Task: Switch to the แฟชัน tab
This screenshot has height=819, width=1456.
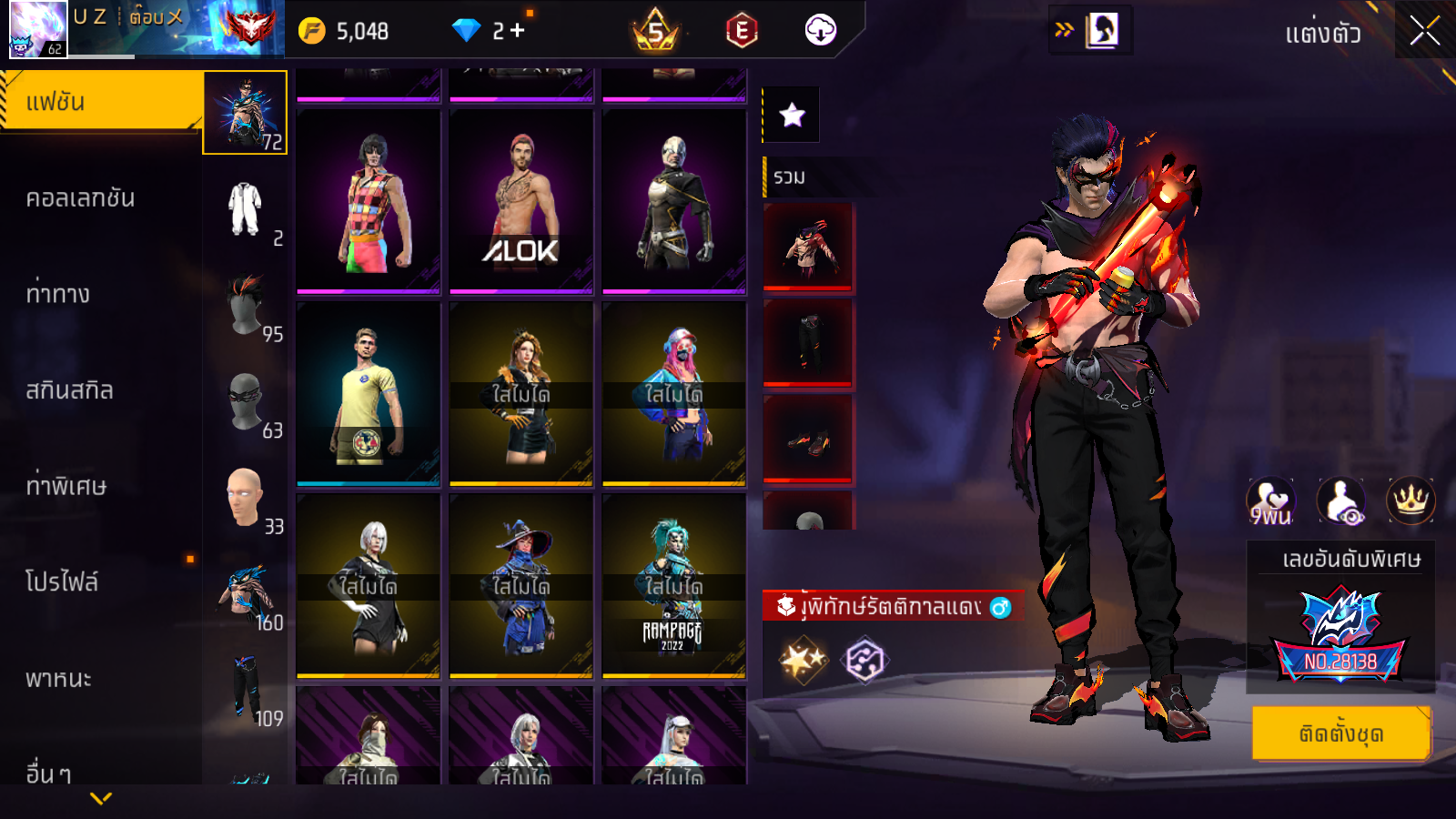Action: click(100, 102)
